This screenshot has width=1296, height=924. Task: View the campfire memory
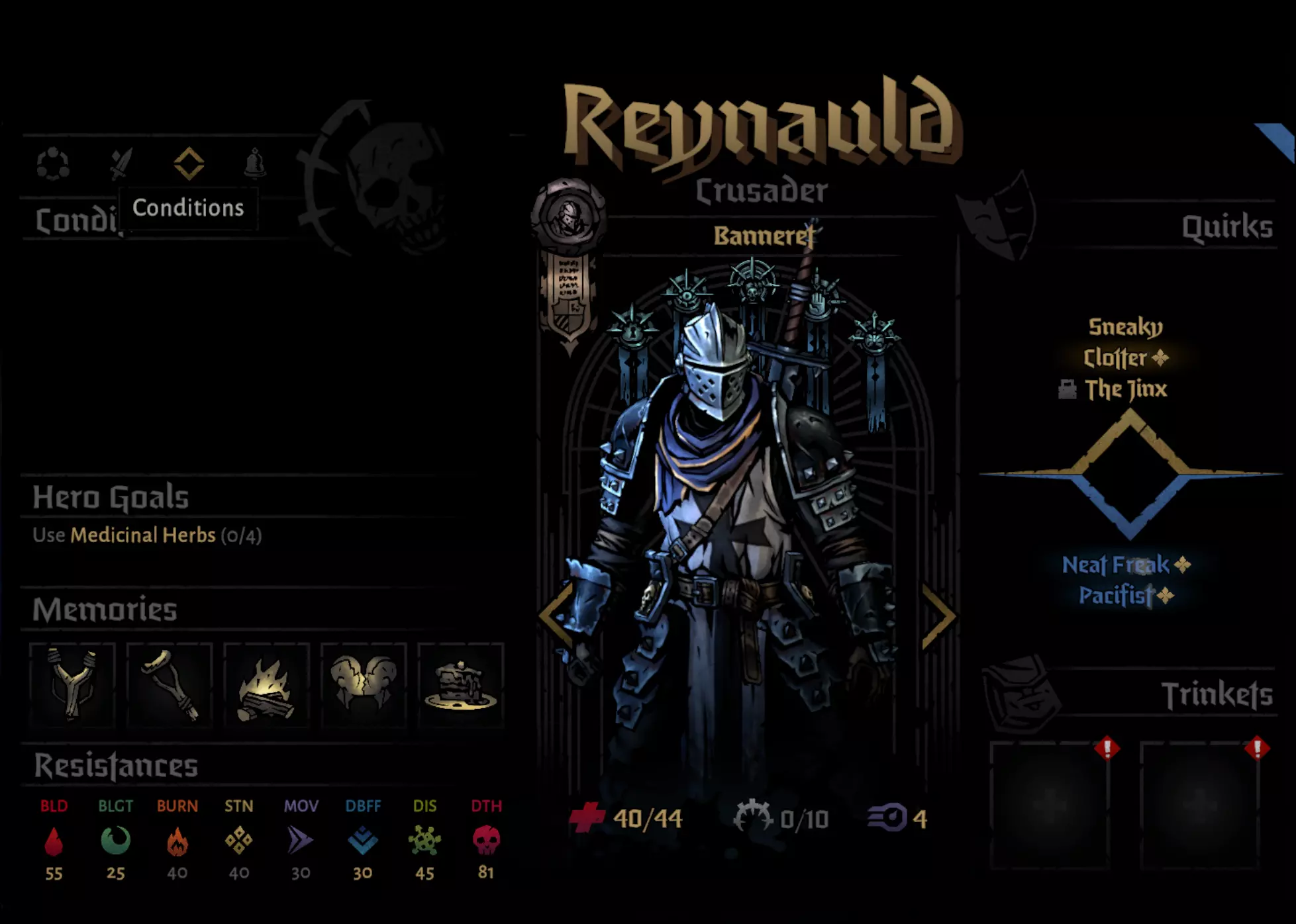266,685
